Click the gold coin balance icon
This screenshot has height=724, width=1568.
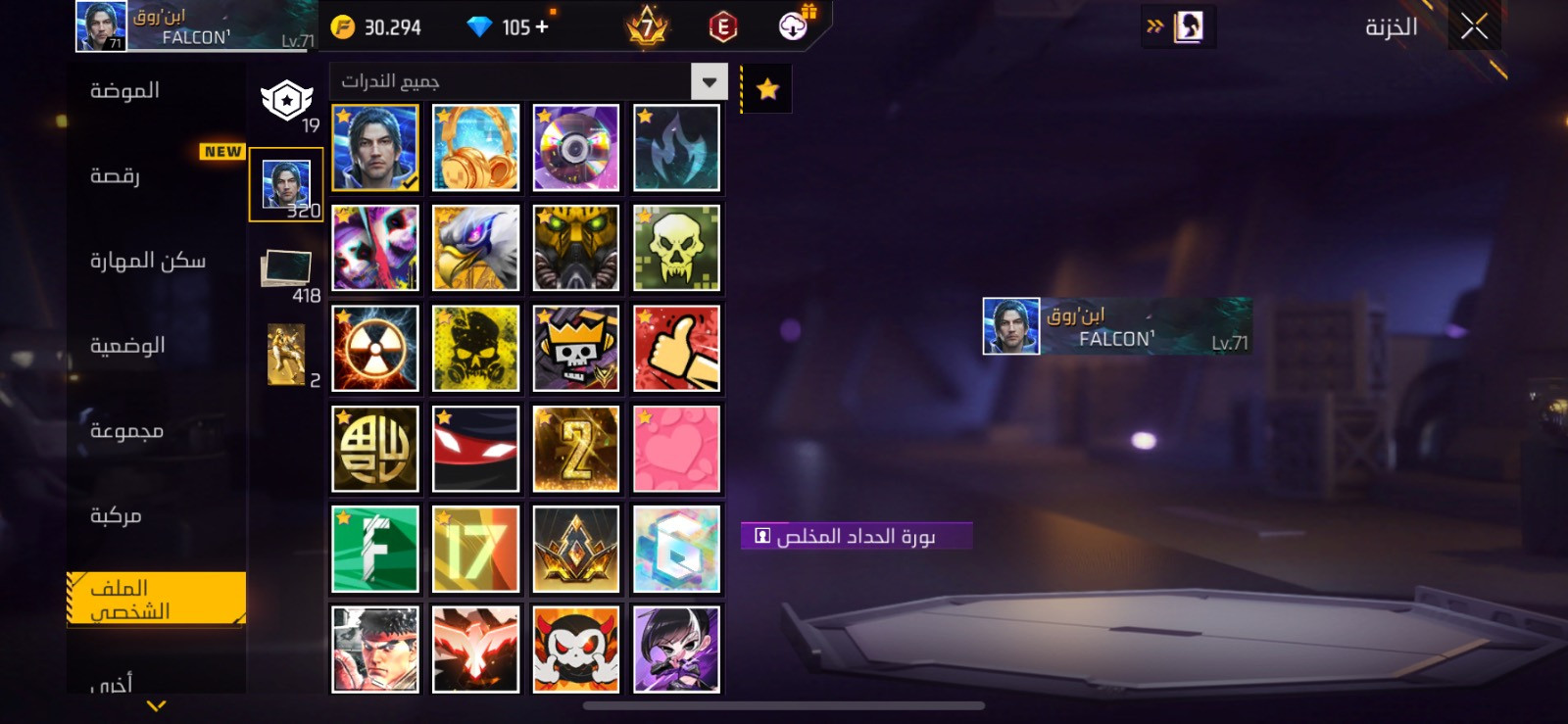coord(342,26)
